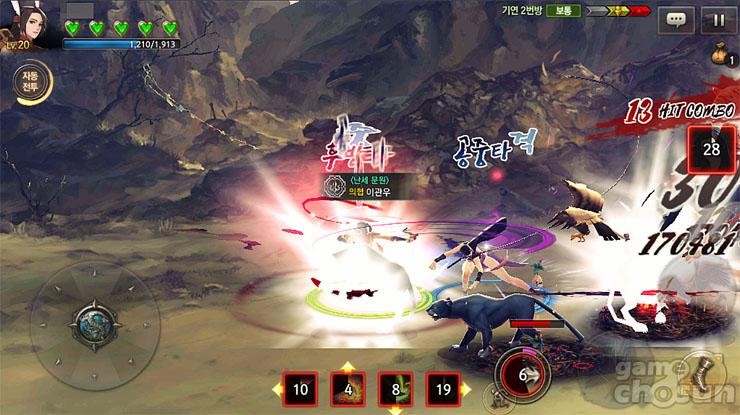Screen dimensions: 740x415
Task: Activate the skill showing cooldown 4
Action: pos(346,391)
